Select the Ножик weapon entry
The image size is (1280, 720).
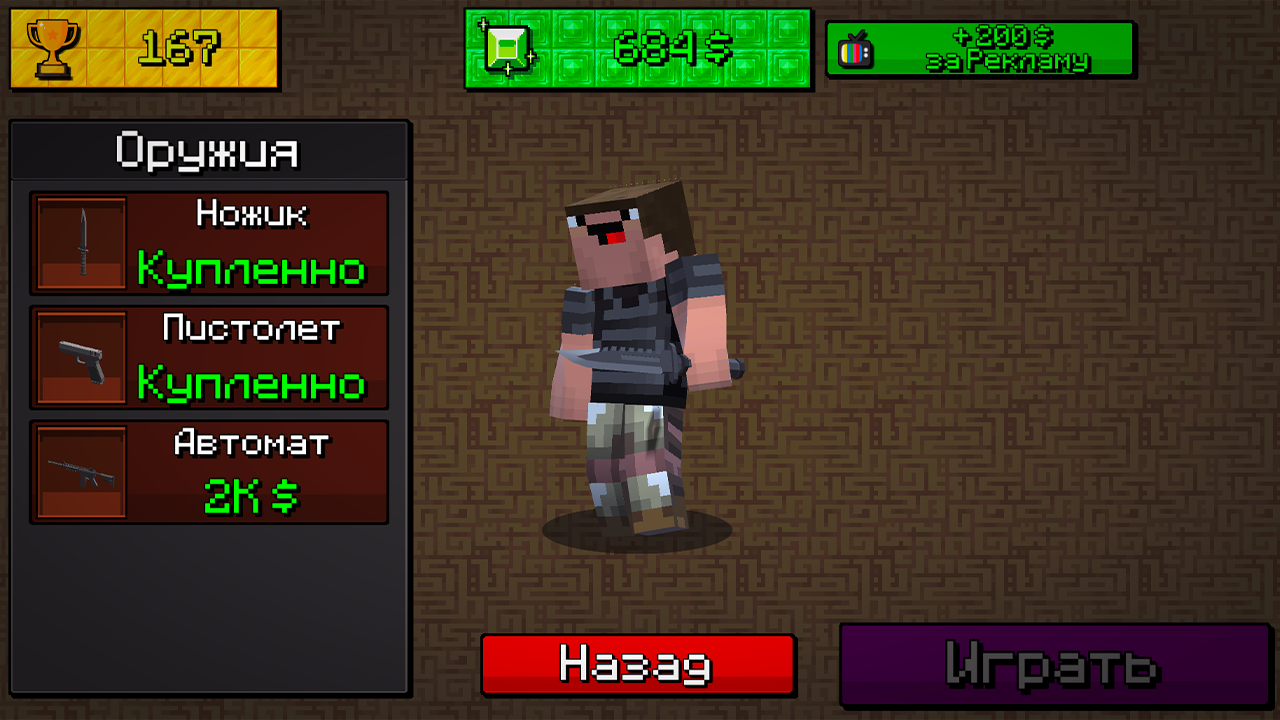(x=210, y=243)
